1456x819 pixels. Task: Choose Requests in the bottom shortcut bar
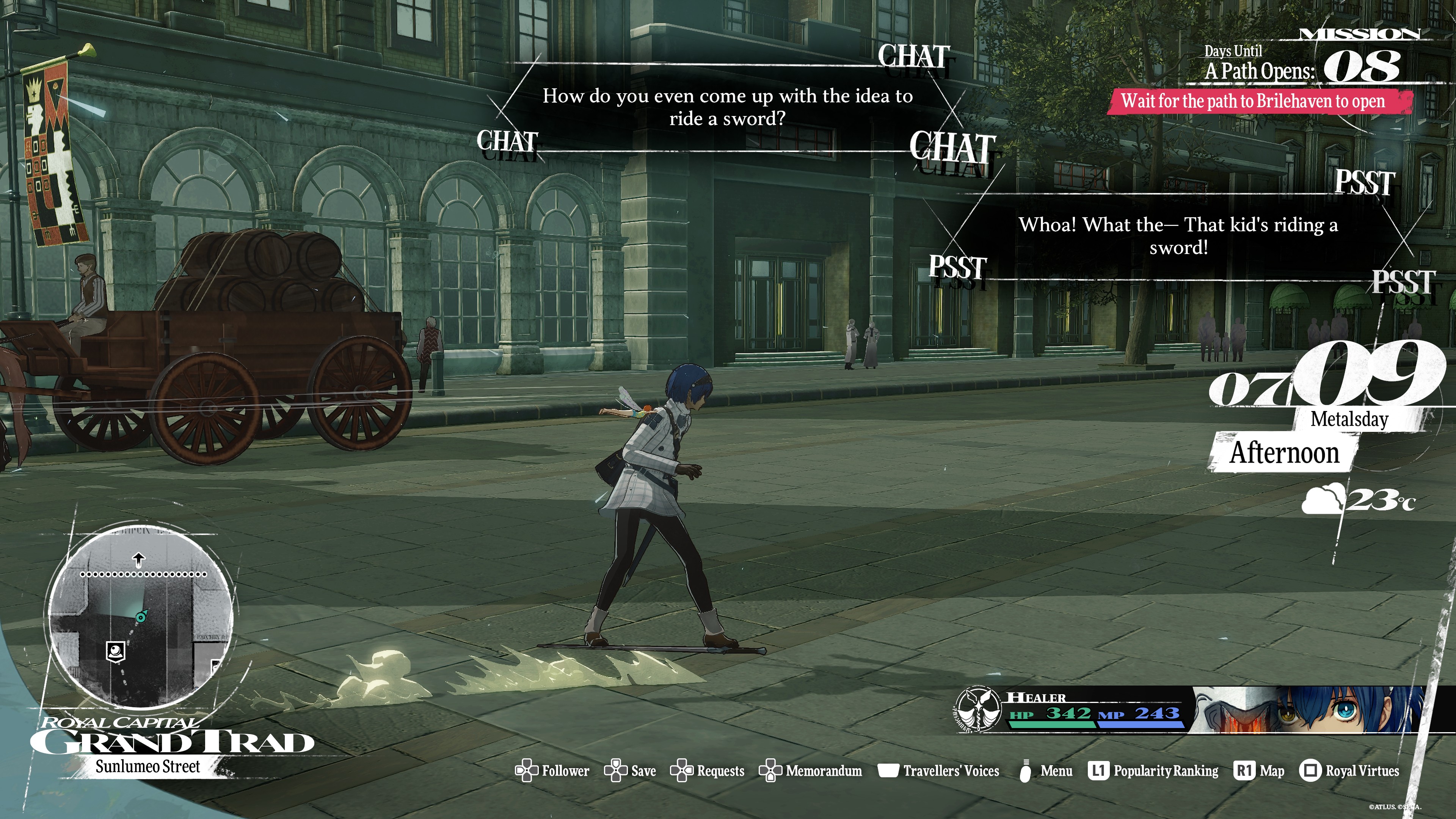708,771
